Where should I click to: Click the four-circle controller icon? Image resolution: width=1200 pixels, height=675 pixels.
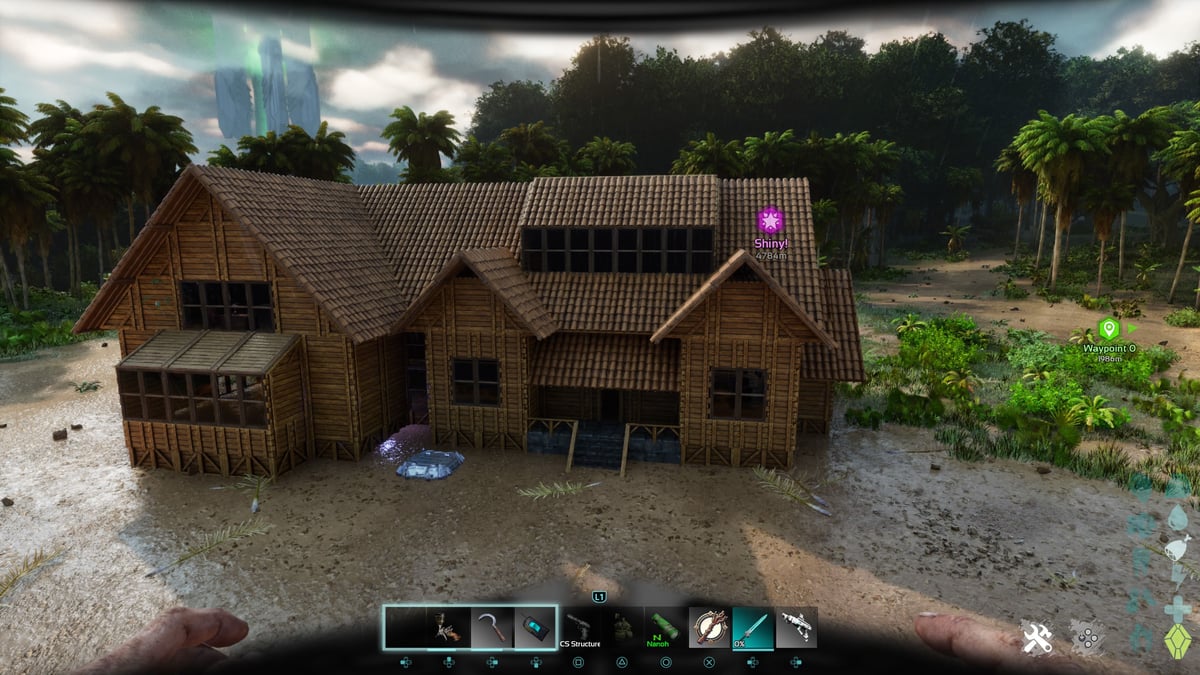[x=1086, y=637]
